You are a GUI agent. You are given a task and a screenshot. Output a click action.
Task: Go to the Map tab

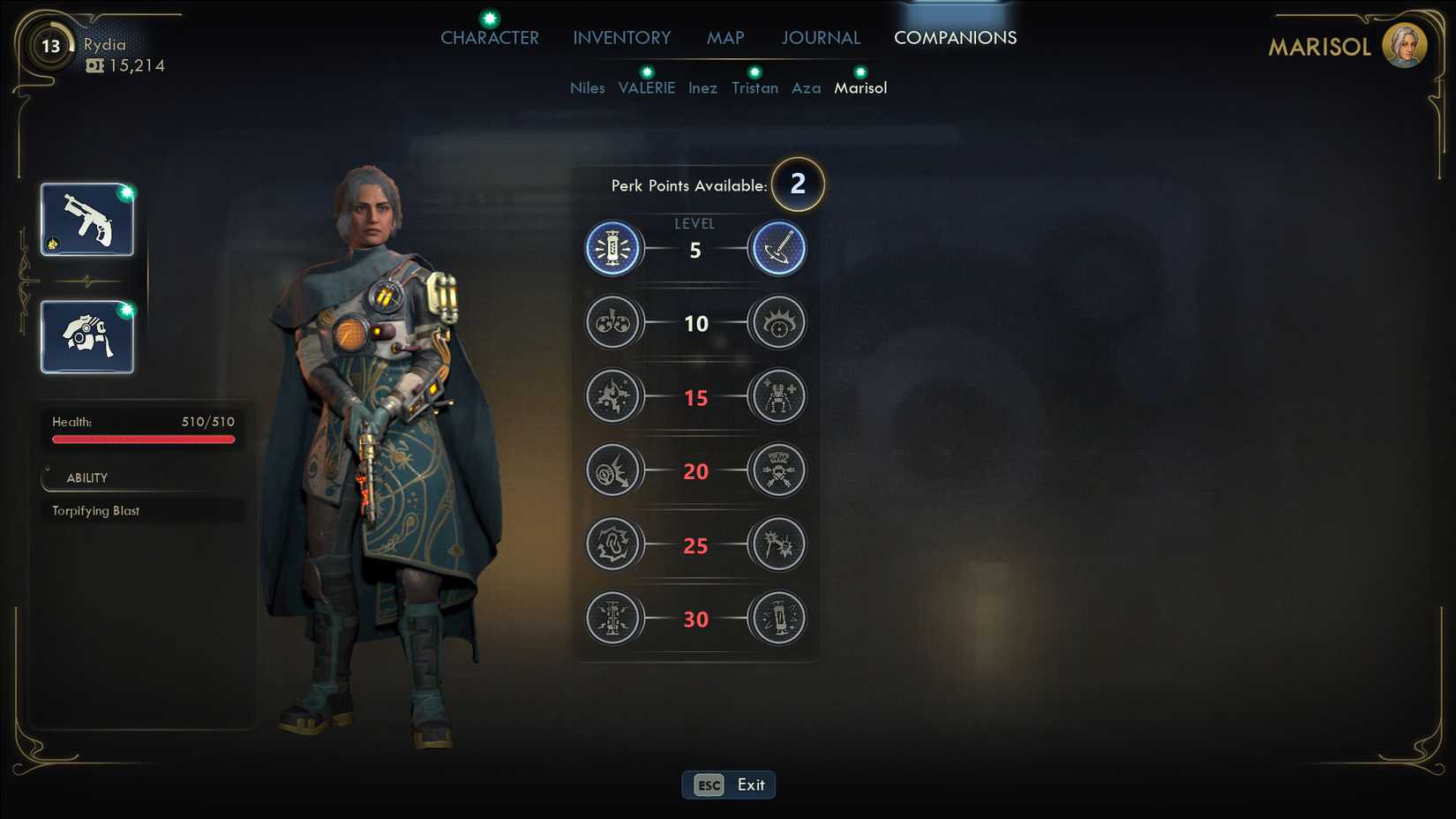(725, 38)
